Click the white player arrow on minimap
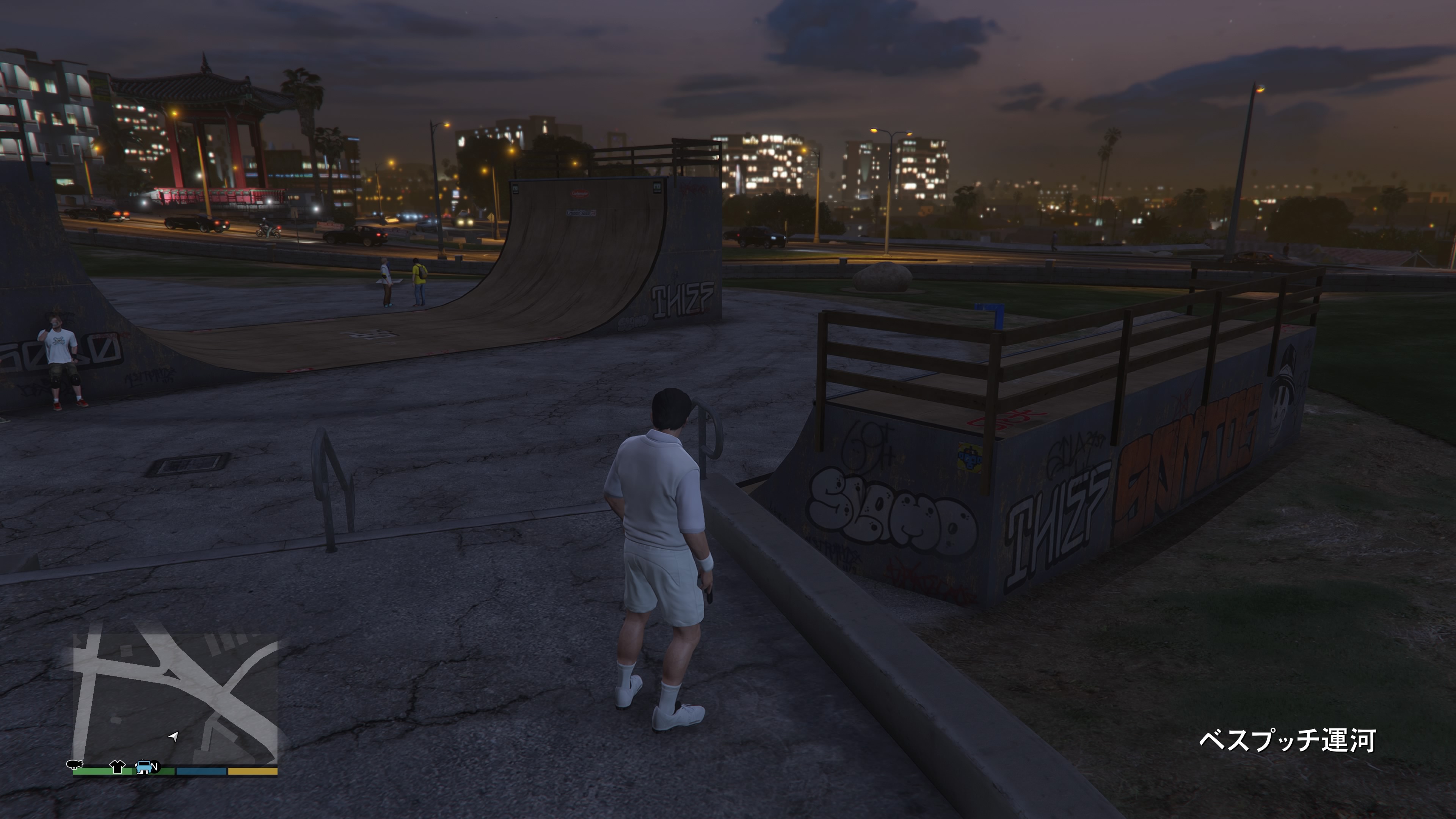 click(x=174, y=736)
